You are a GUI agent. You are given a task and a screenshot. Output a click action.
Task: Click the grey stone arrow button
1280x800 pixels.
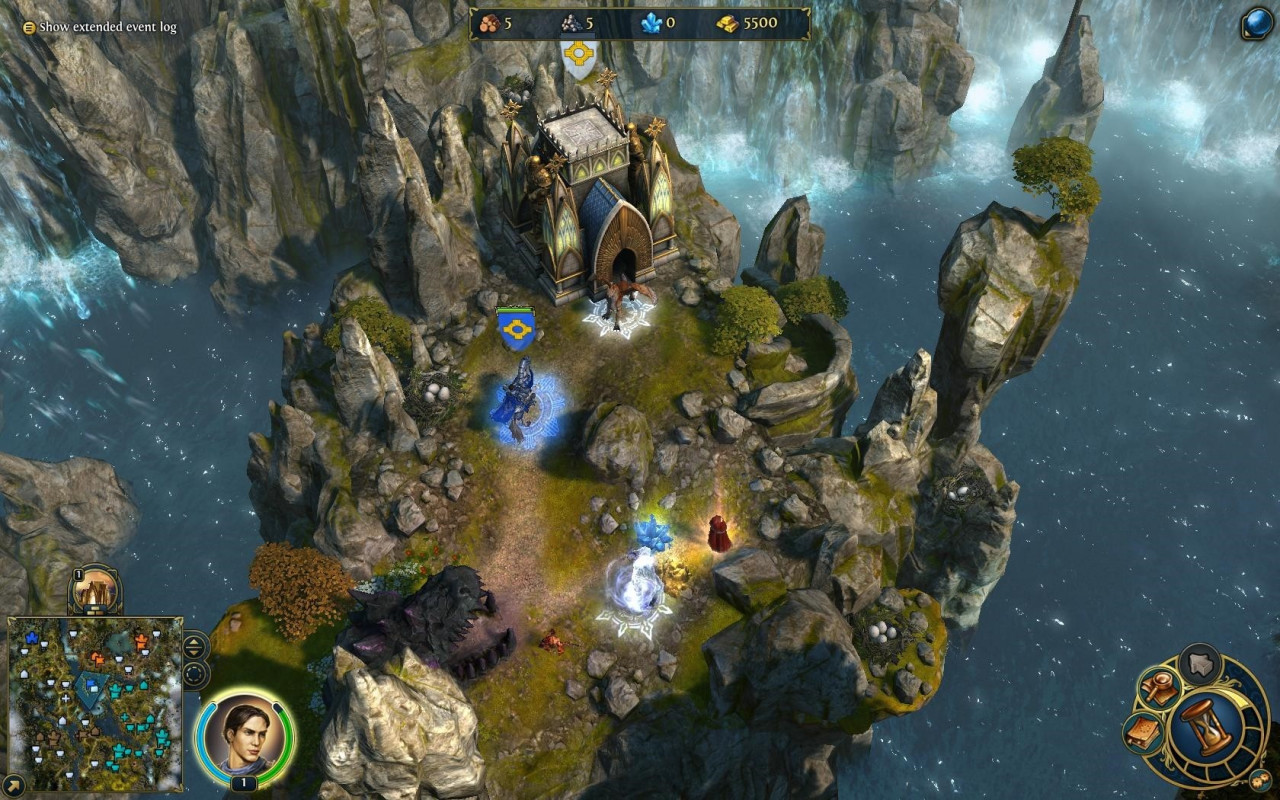click(x=1201, y=663)
